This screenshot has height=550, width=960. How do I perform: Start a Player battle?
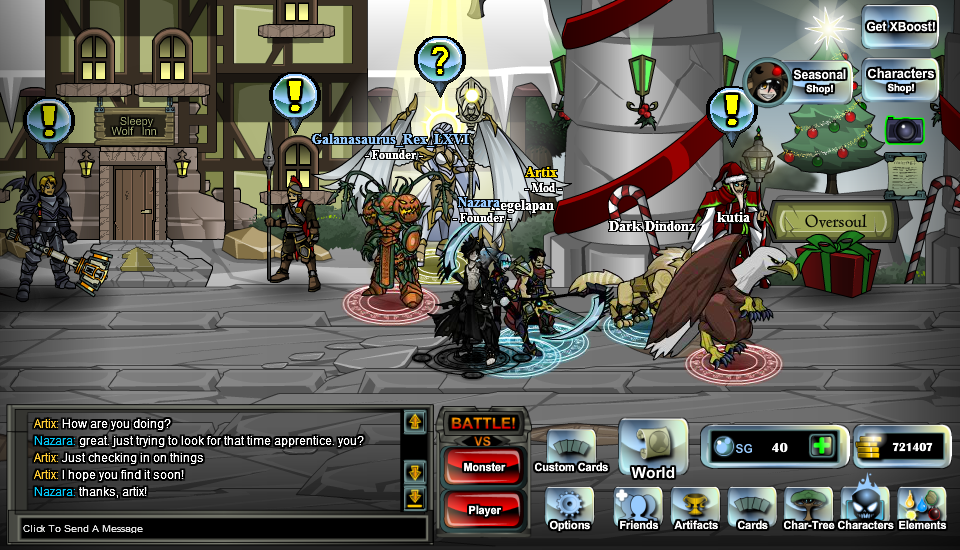(484, 509)
